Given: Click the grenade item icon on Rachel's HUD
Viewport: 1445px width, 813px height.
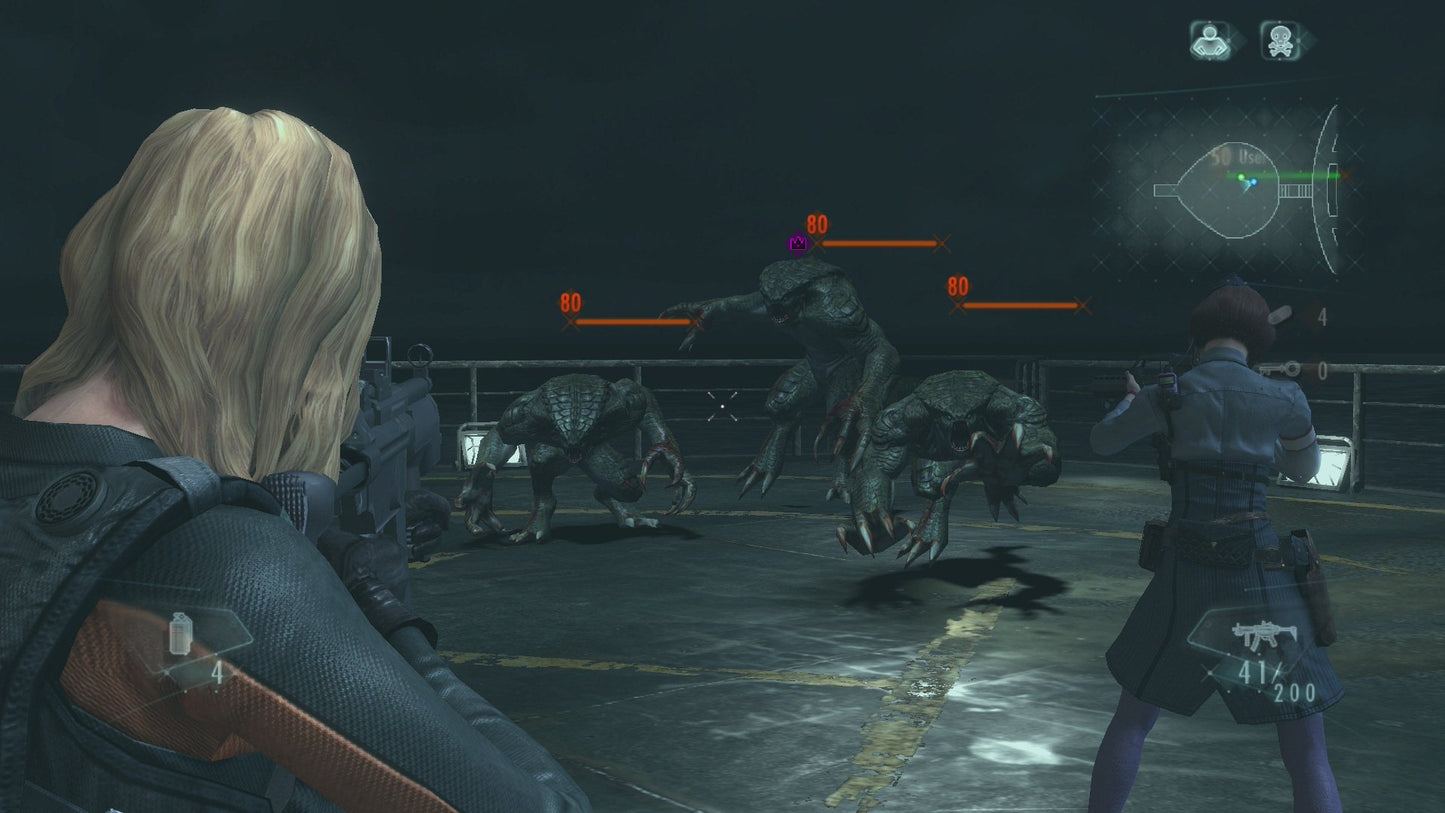Looking at the screenshot, I should pyautogui.click(x=181, y=634).
